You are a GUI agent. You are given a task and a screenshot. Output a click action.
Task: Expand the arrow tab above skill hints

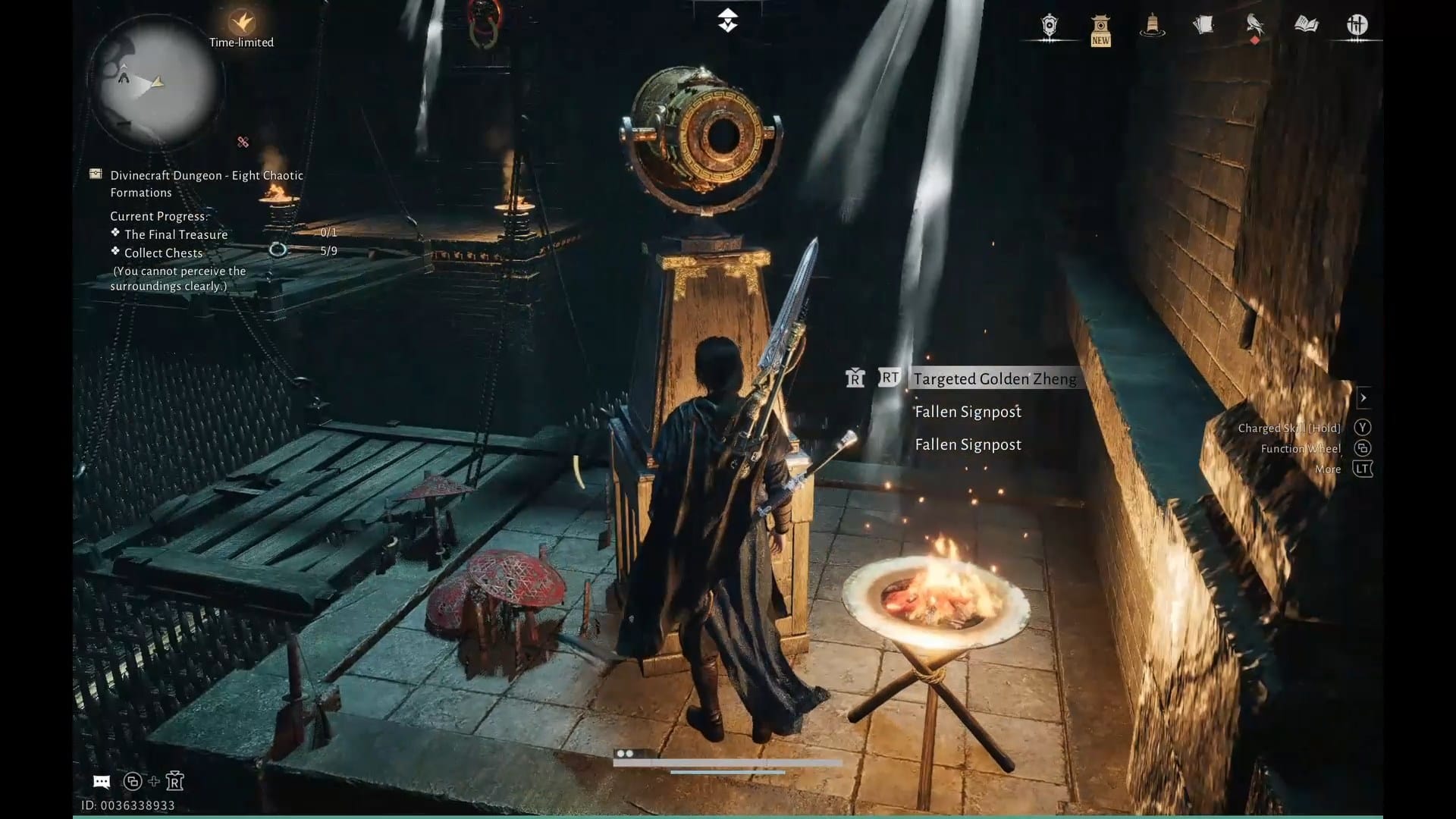tap(1363, 397)
